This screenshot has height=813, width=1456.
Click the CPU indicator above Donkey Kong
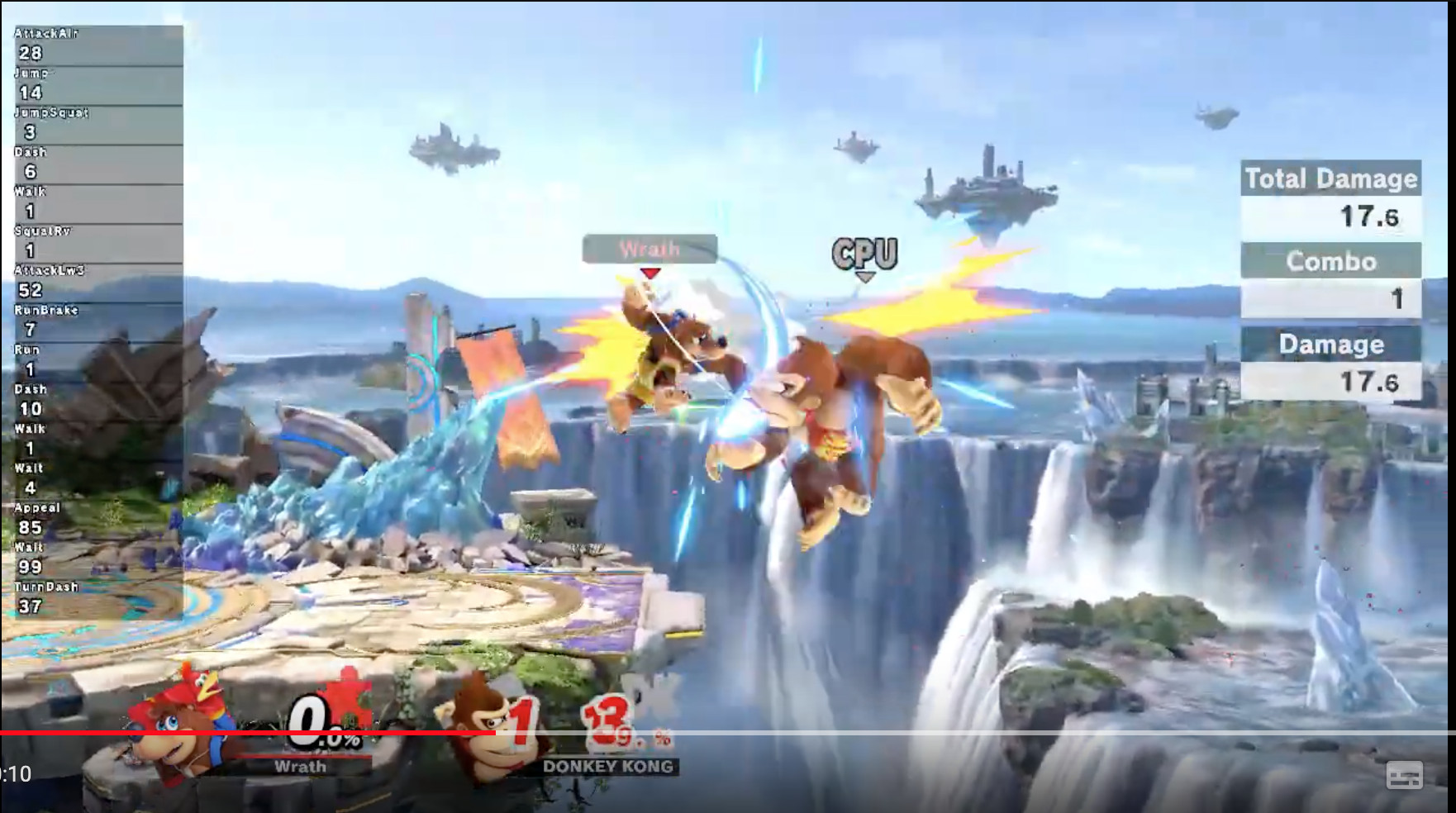tap(865, 254)
